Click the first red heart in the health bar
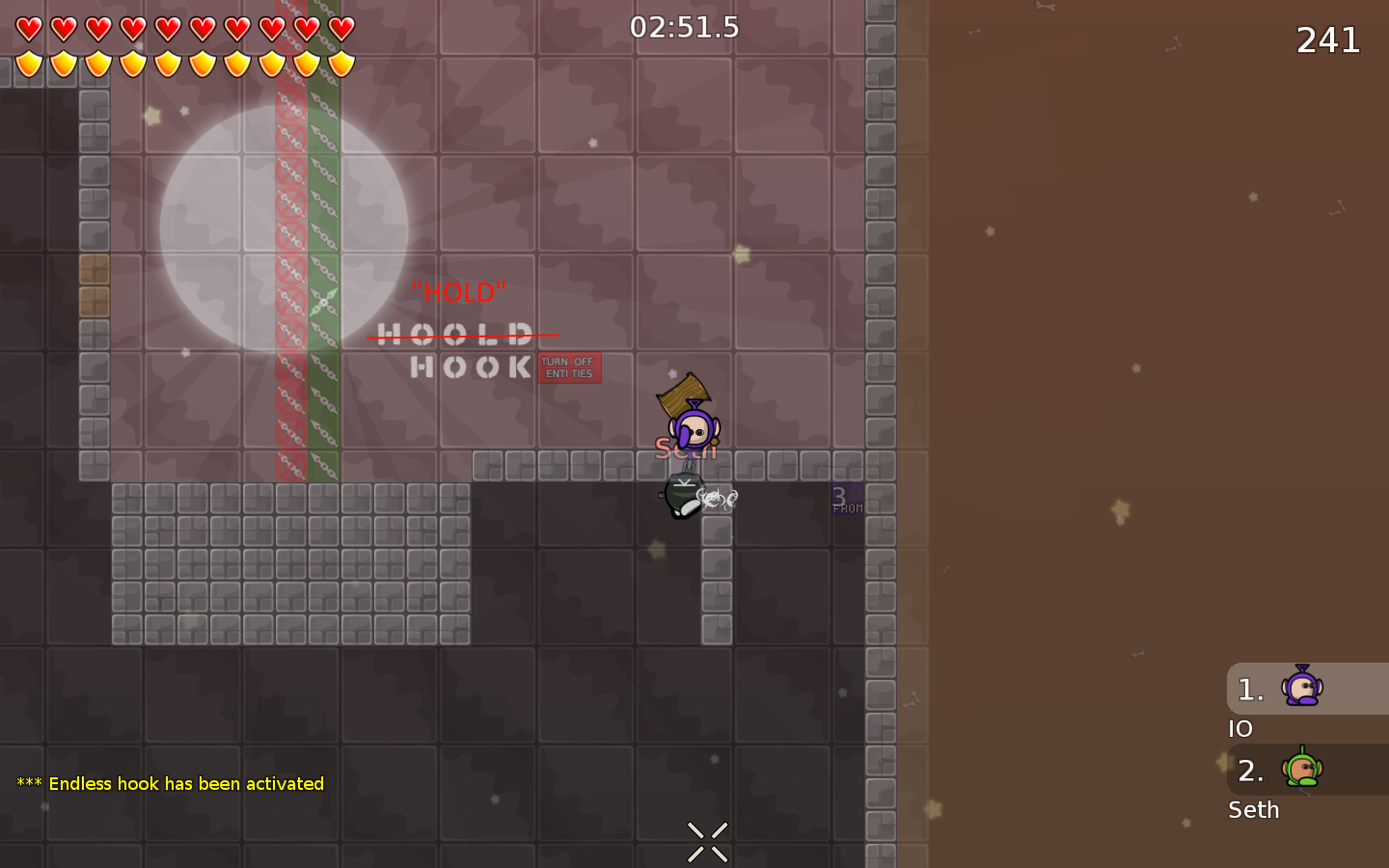The height and width of the screenshot is (868, 1389). pos(28,27)
